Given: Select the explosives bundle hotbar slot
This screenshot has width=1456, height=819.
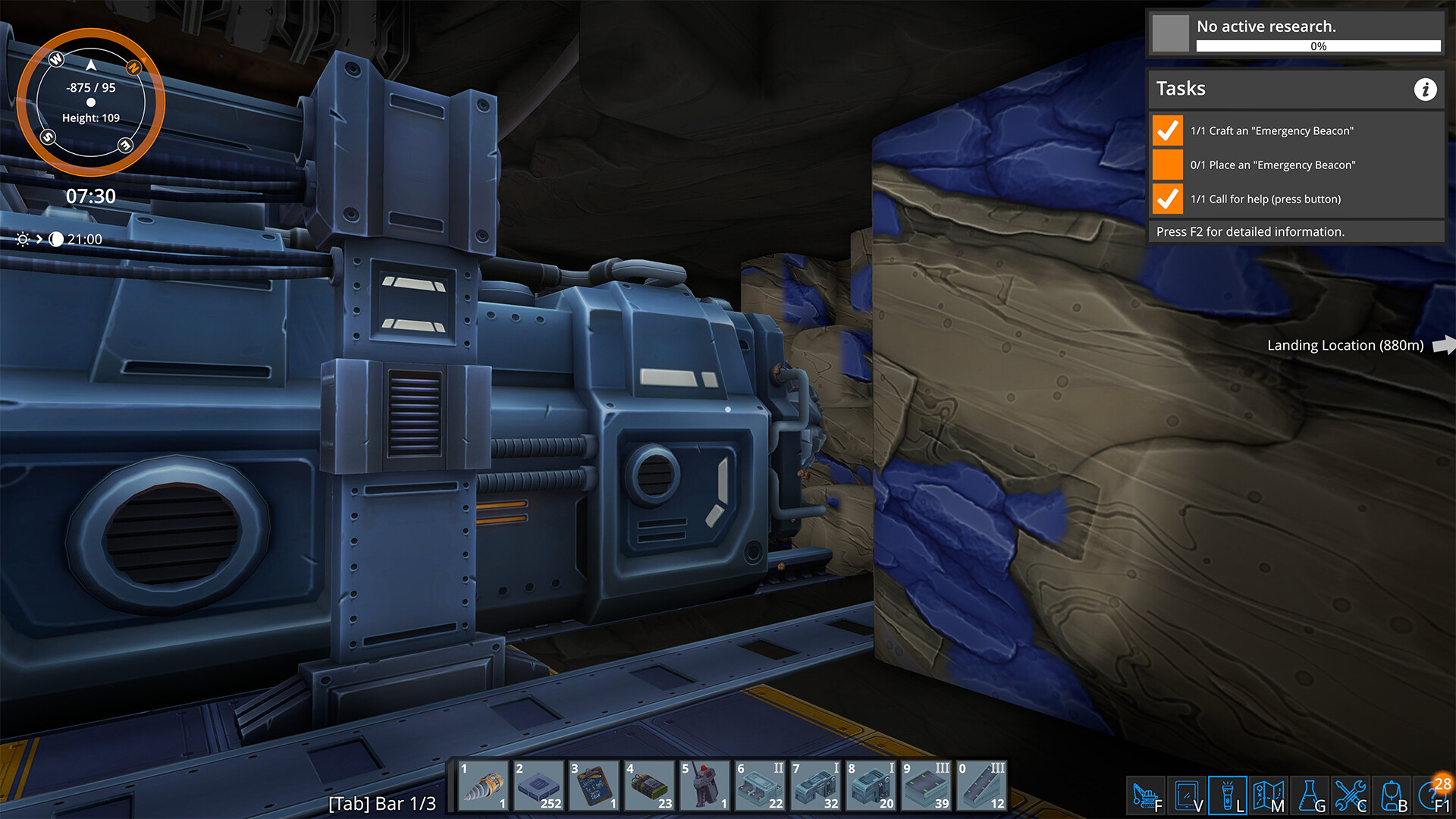Looking at the screenshot, I should (650, 786).
